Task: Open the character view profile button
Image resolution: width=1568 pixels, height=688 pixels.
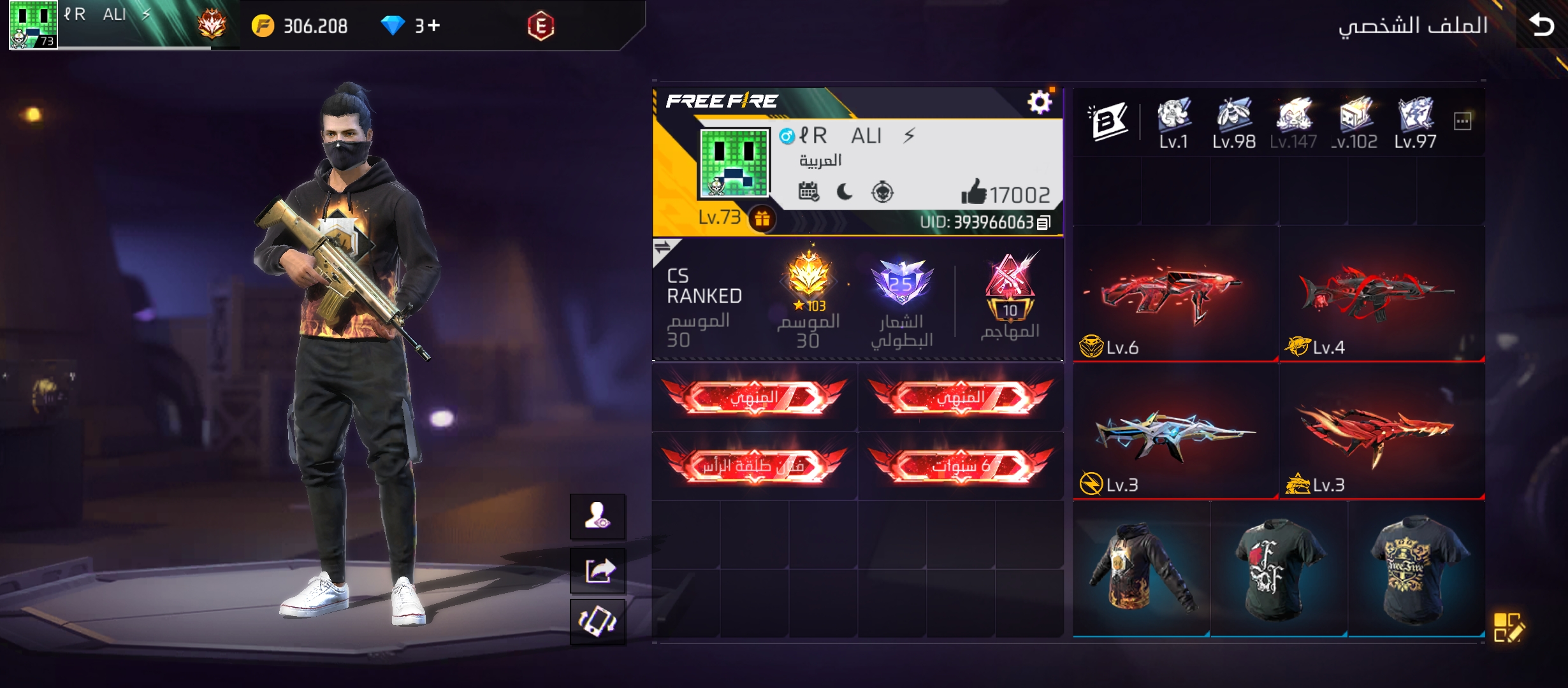Action: pyautogui.click(x=598, y=516)
